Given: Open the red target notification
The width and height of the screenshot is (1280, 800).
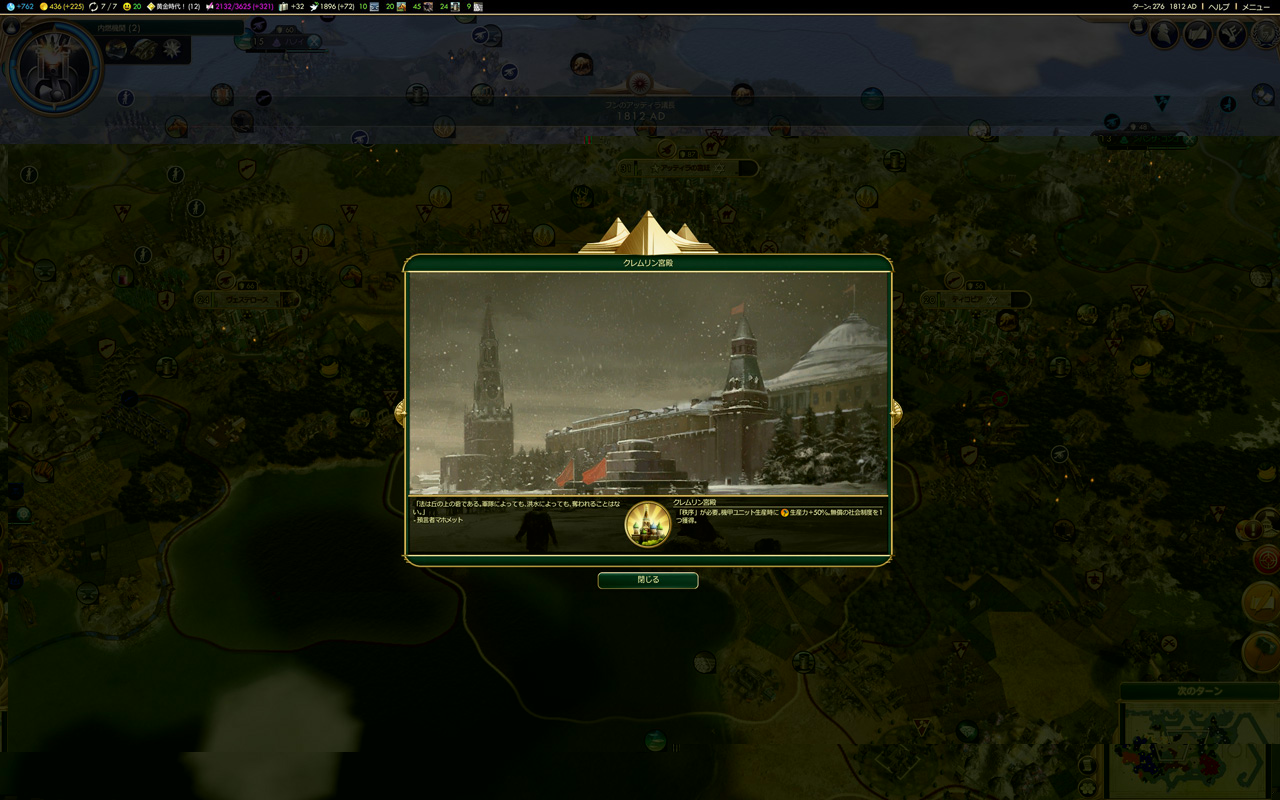Looking at the screenshot, I should [1266, 560].
